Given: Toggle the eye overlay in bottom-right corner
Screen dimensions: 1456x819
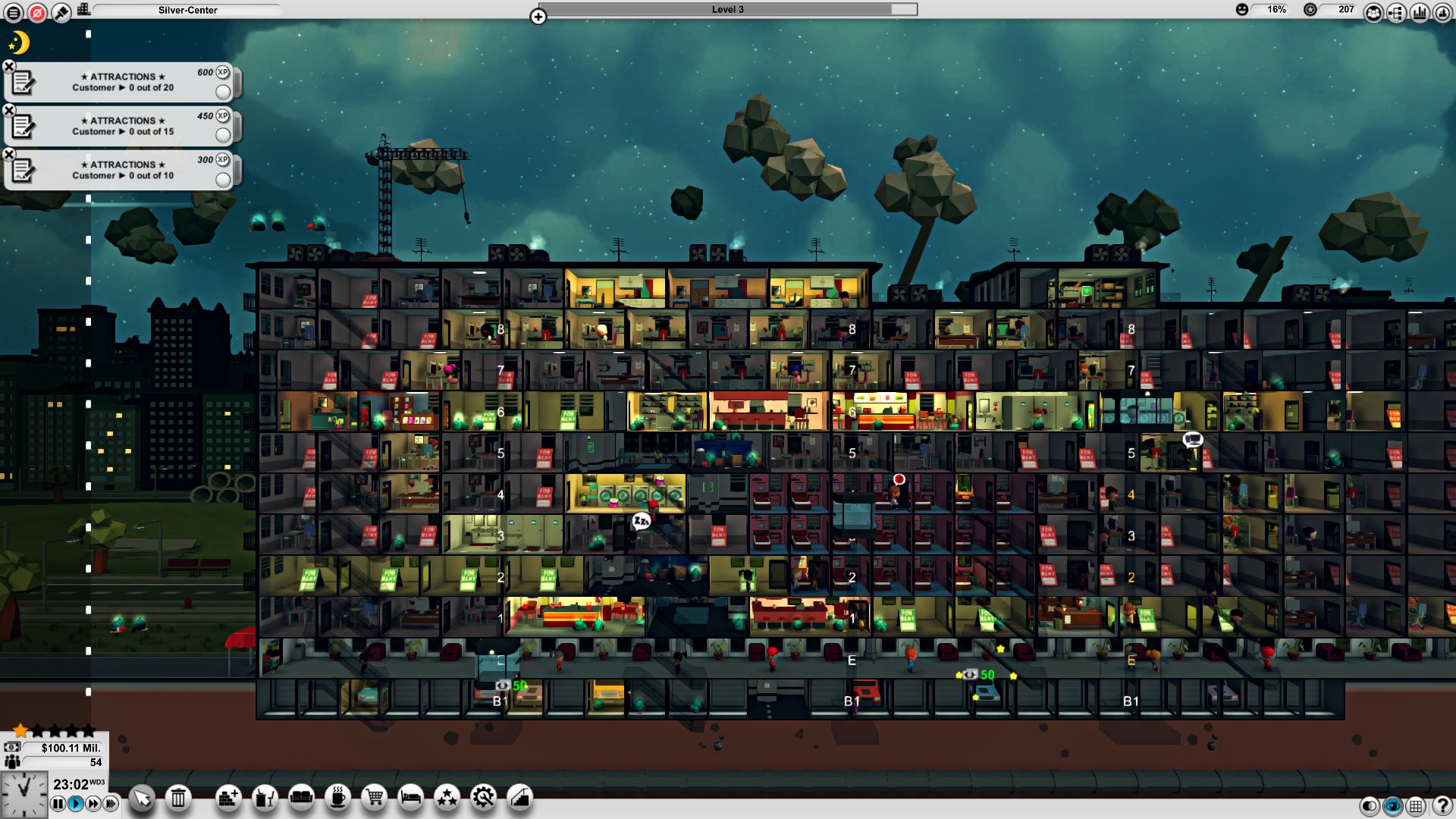Looking at the screenshot, I should [x=1392, y=806].
